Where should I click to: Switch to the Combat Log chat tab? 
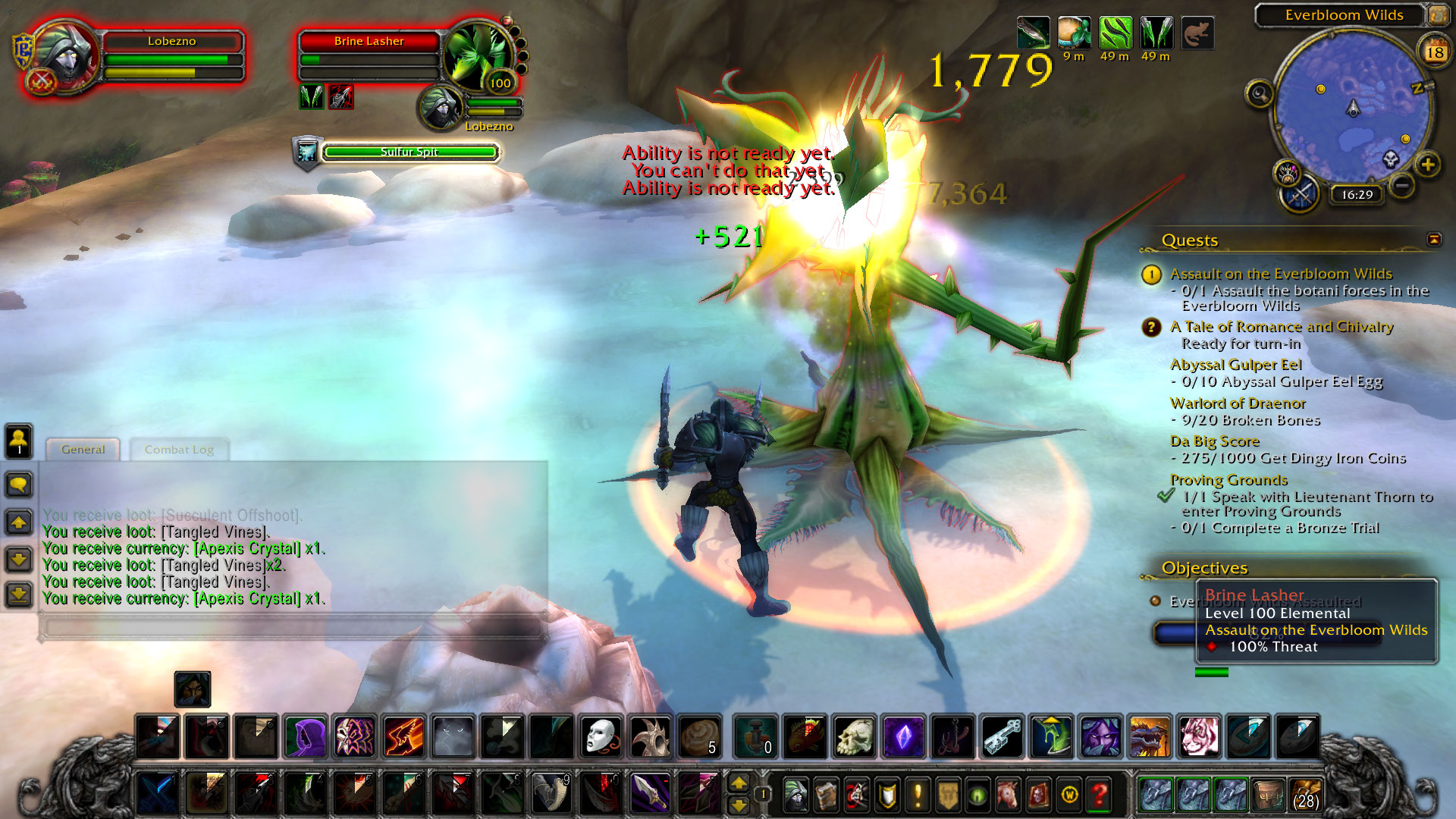click(x=179, y=450)
